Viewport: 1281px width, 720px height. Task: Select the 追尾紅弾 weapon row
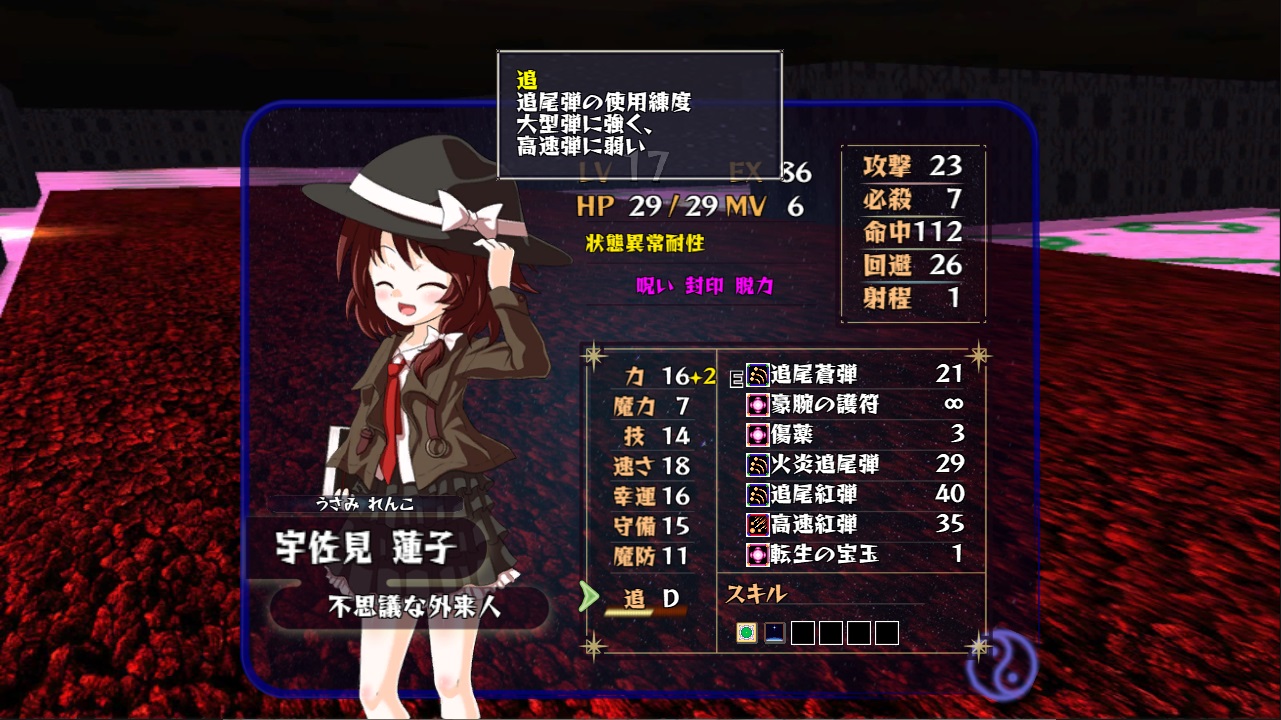point(853,495)
